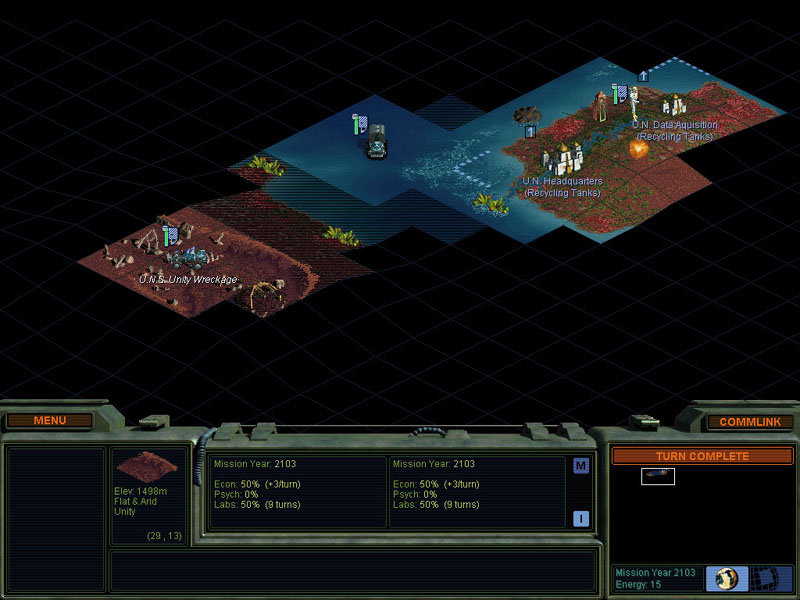The width and height of the screenshot is (800, 600).
Task: Switch to the wireframe grid map view
Action: click(x=768, y=579)
